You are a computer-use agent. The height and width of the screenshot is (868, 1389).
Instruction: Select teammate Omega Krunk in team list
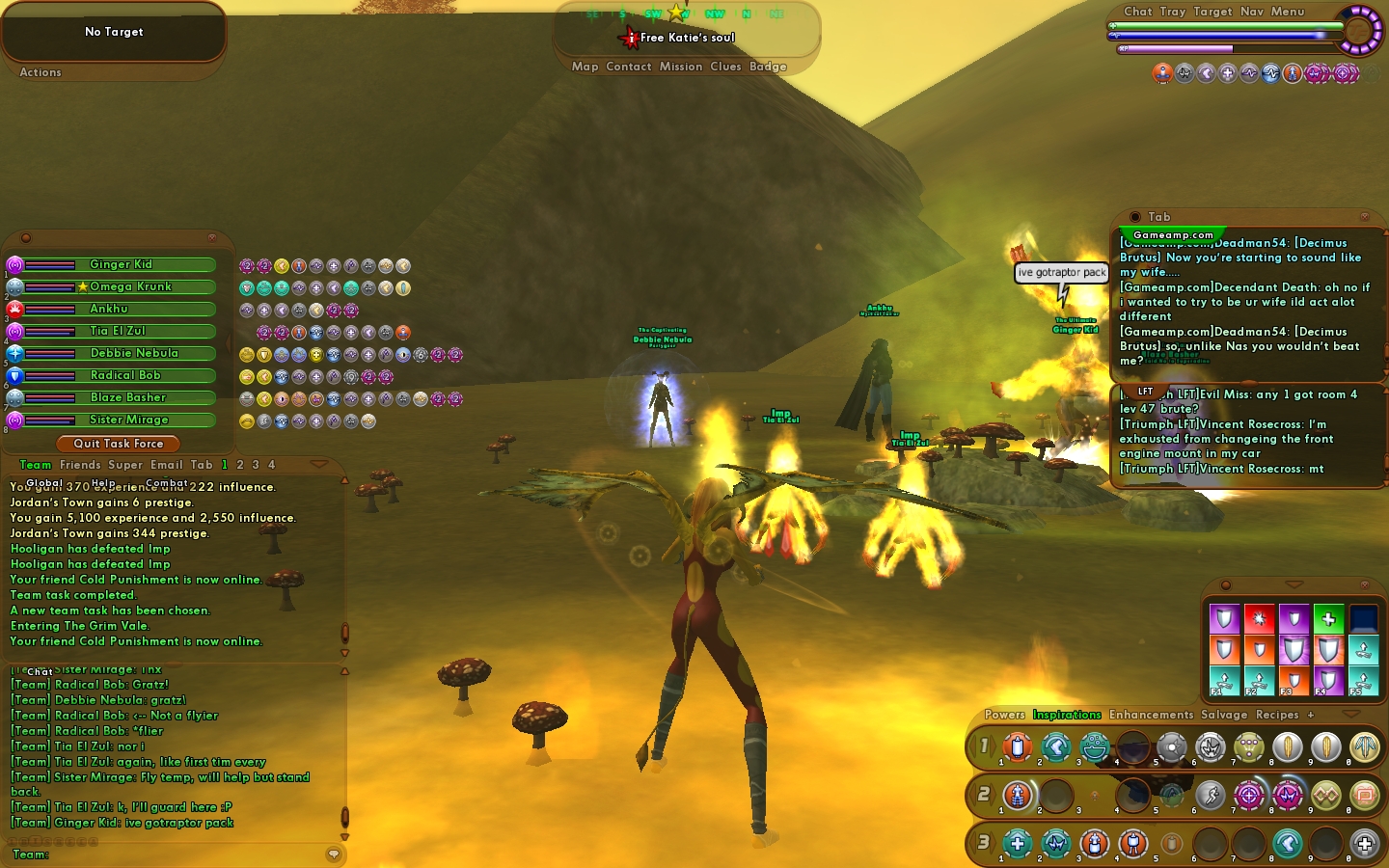130,286
